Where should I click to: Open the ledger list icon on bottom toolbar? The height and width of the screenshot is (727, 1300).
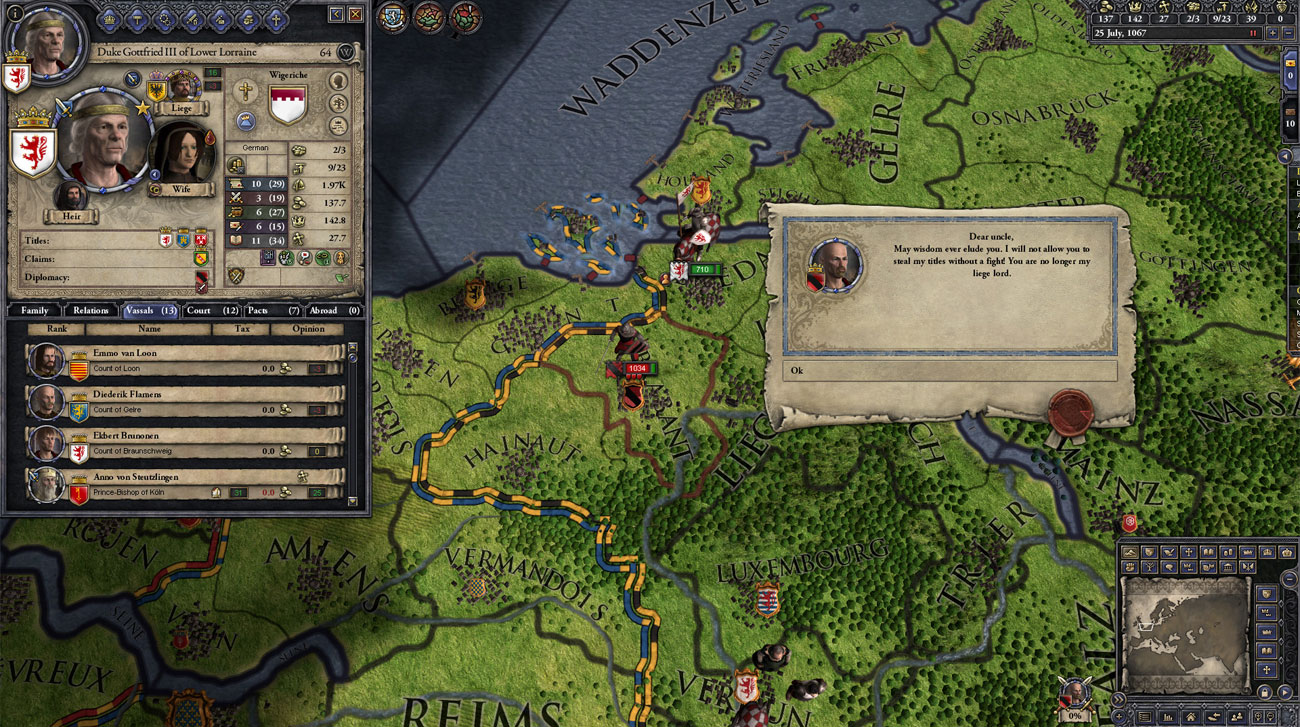[1144, 715]
